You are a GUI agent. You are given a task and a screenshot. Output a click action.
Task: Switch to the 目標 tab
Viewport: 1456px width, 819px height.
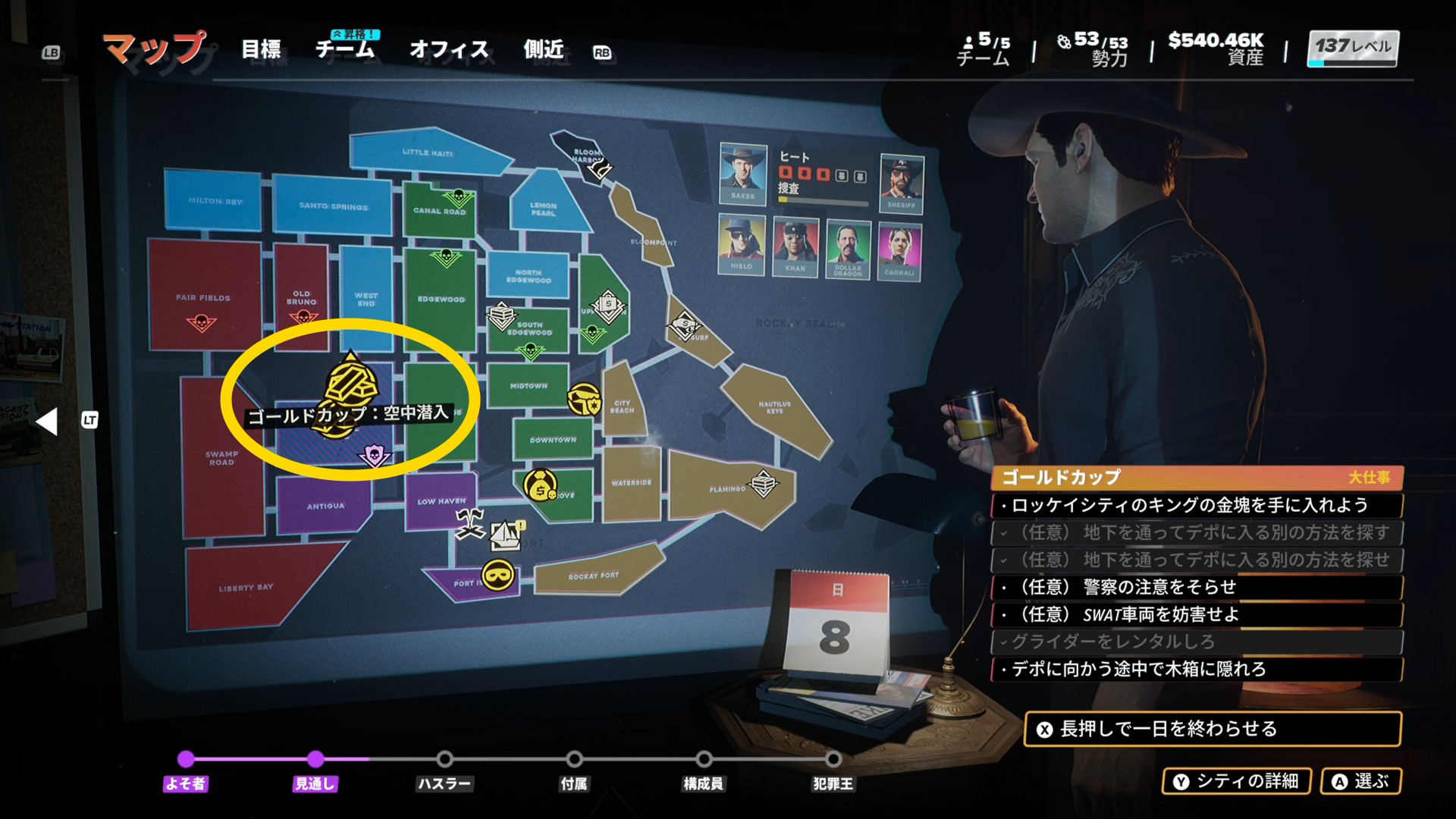click(261, 50)
